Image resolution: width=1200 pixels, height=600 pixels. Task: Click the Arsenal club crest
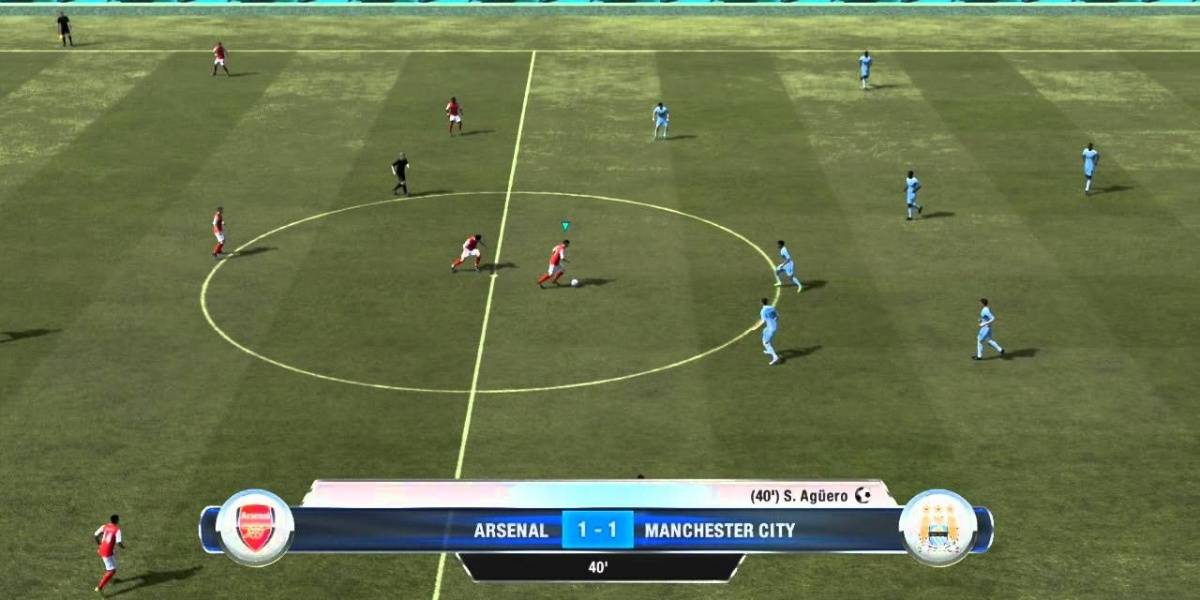(255, 528)
